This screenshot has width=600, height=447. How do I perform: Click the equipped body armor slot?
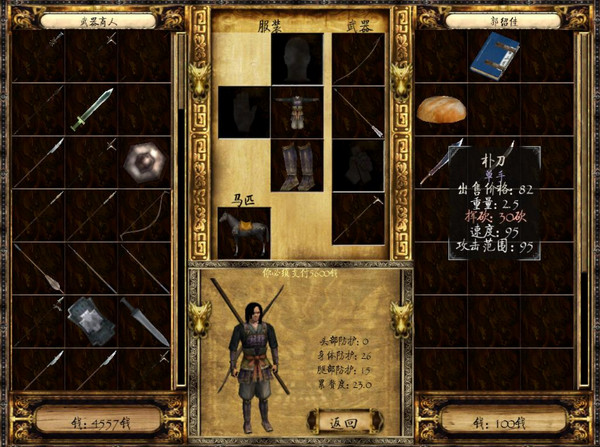(297, 111)
